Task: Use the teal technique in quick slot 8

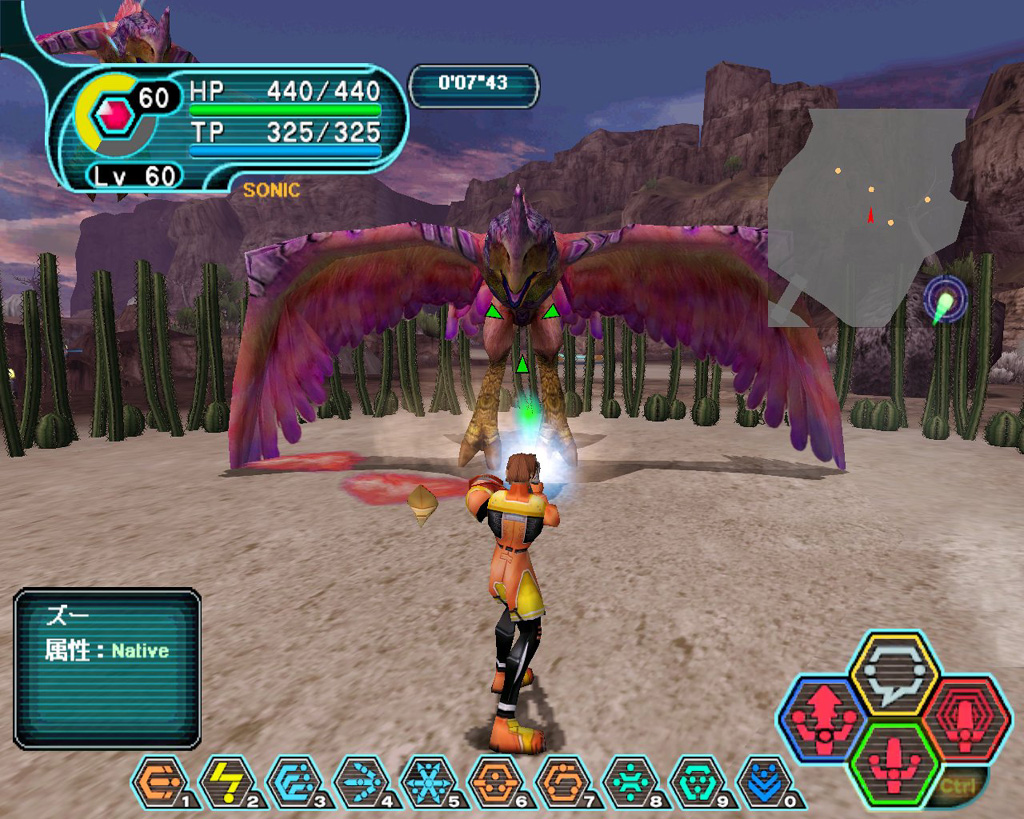Action: click(x=630, y=782)
